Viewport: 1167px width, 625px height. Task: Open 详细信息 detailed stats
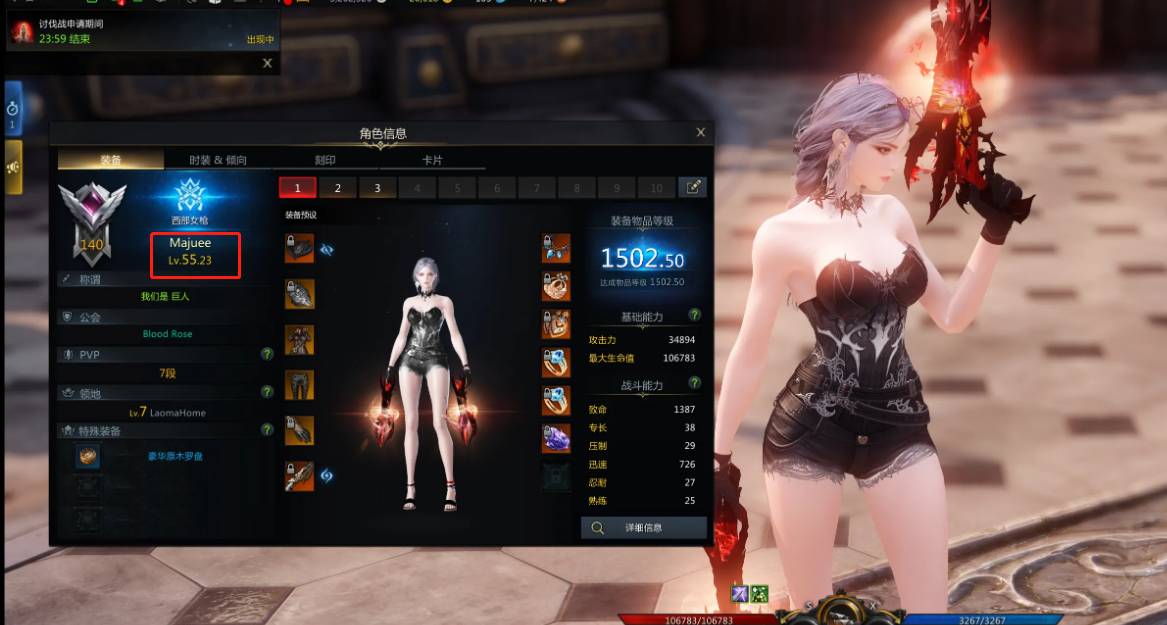pos(644,527)
